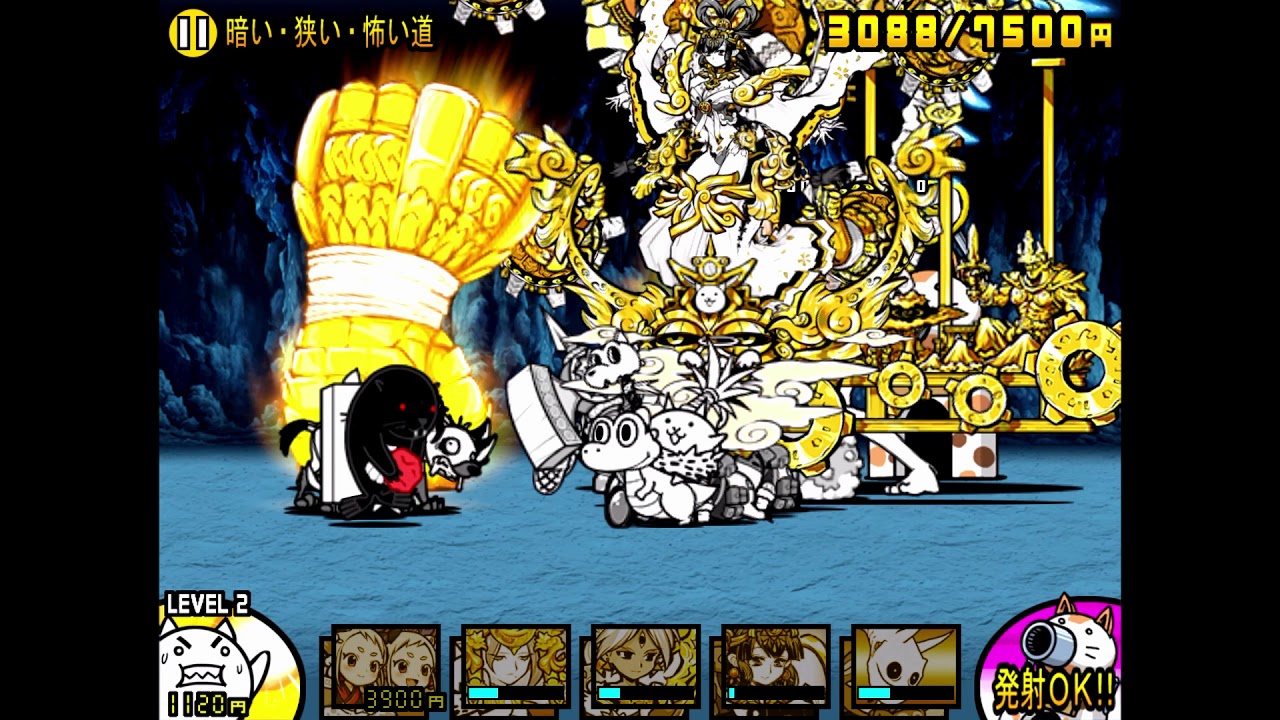
Task: Pause the battle with the pause button
Action: coord(192,33)
